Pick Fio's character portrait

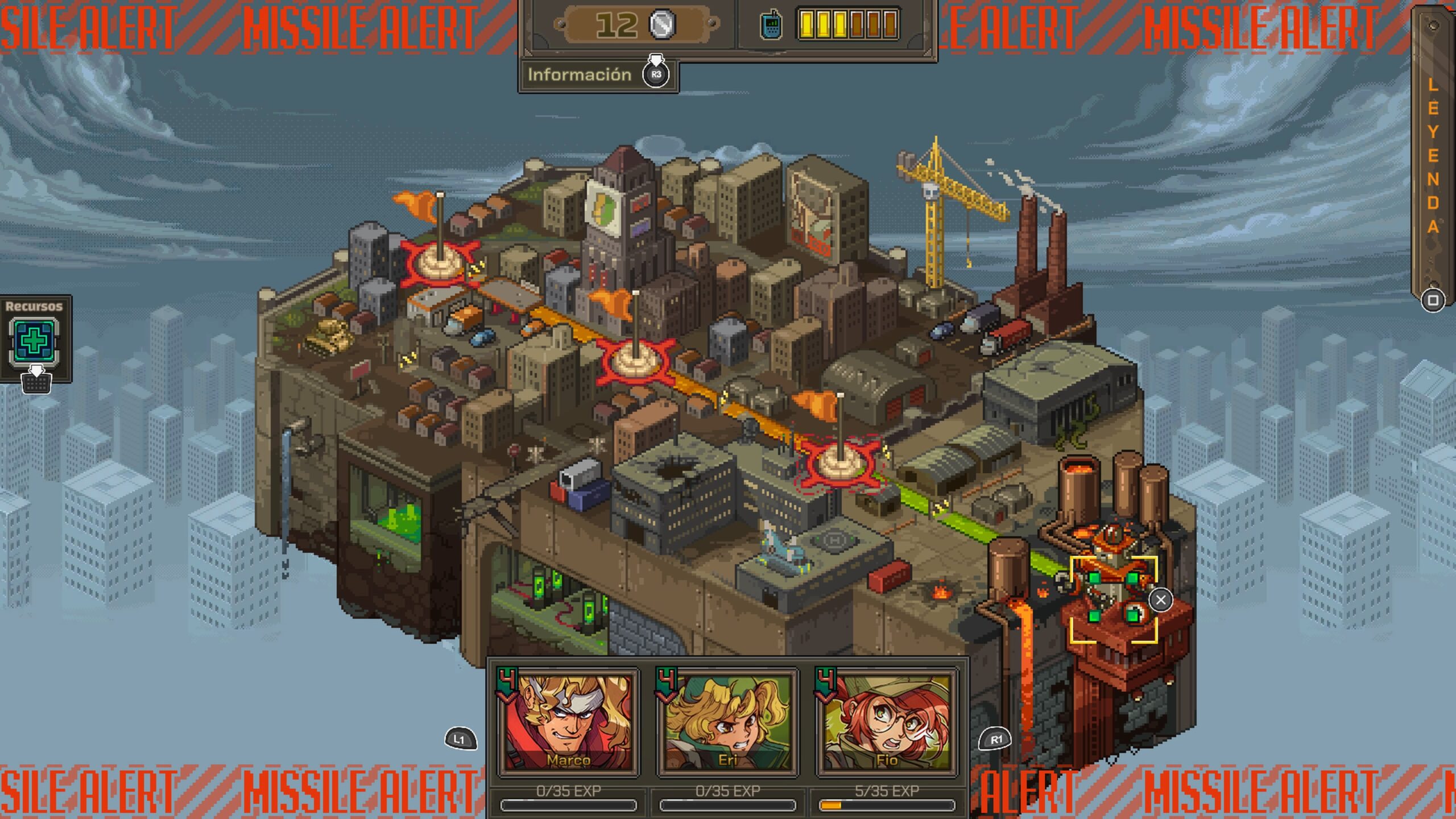[887, 721]
